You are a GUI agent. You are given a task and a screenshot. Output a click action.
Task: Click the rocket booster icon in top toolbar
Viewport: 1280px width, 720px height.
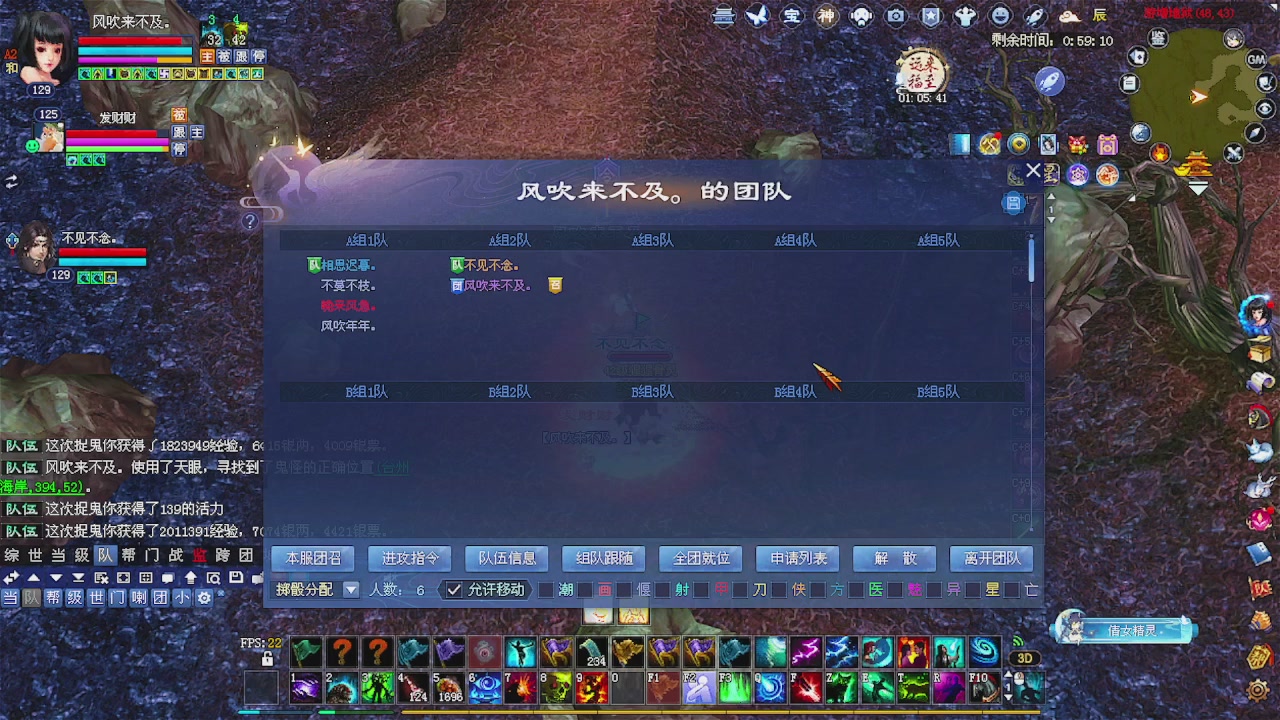pos(1034,15)
